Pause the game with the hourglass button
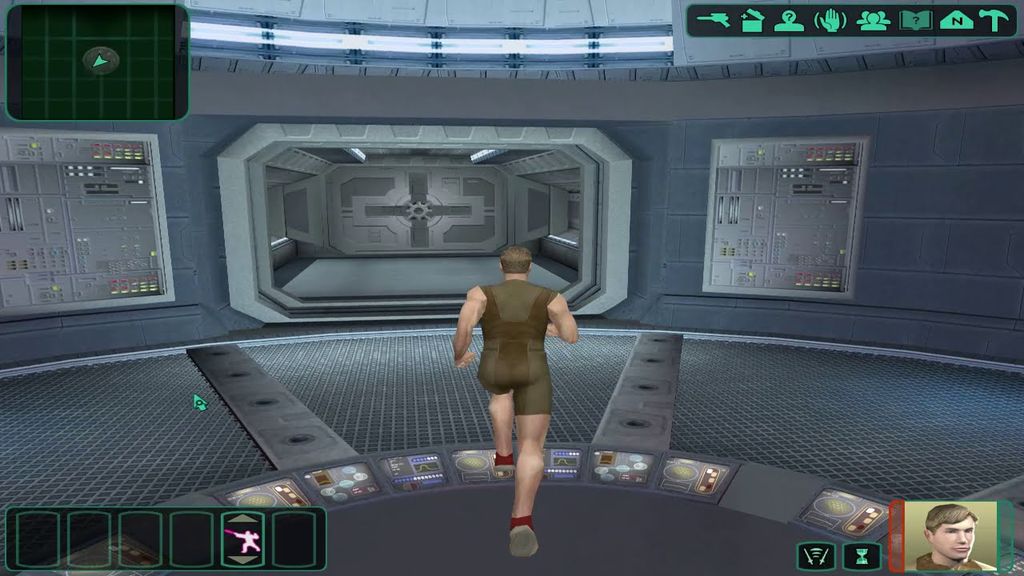 coord(860,555)
